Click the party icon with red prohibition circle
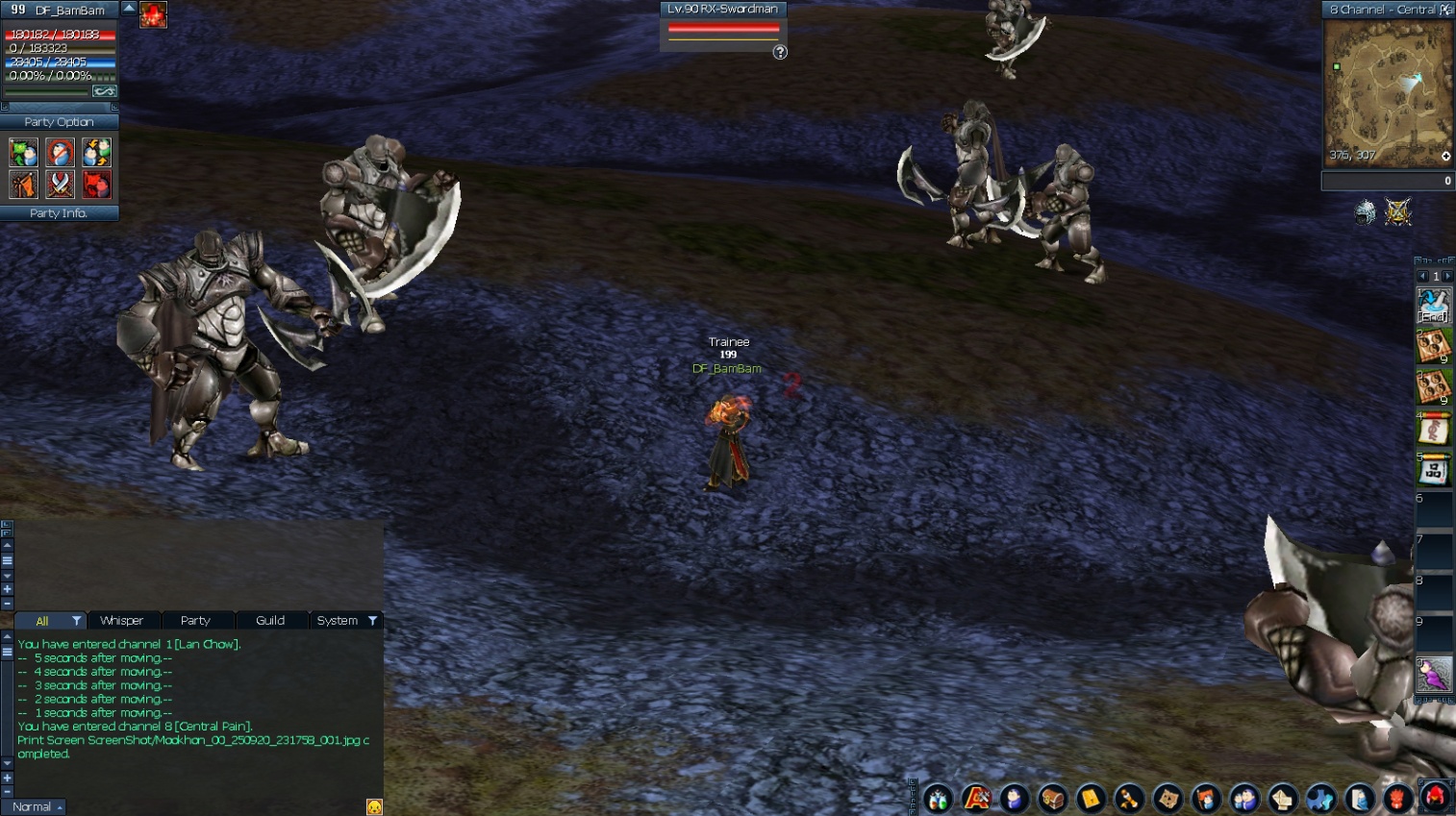The image size is (1456, 816). 60,152
